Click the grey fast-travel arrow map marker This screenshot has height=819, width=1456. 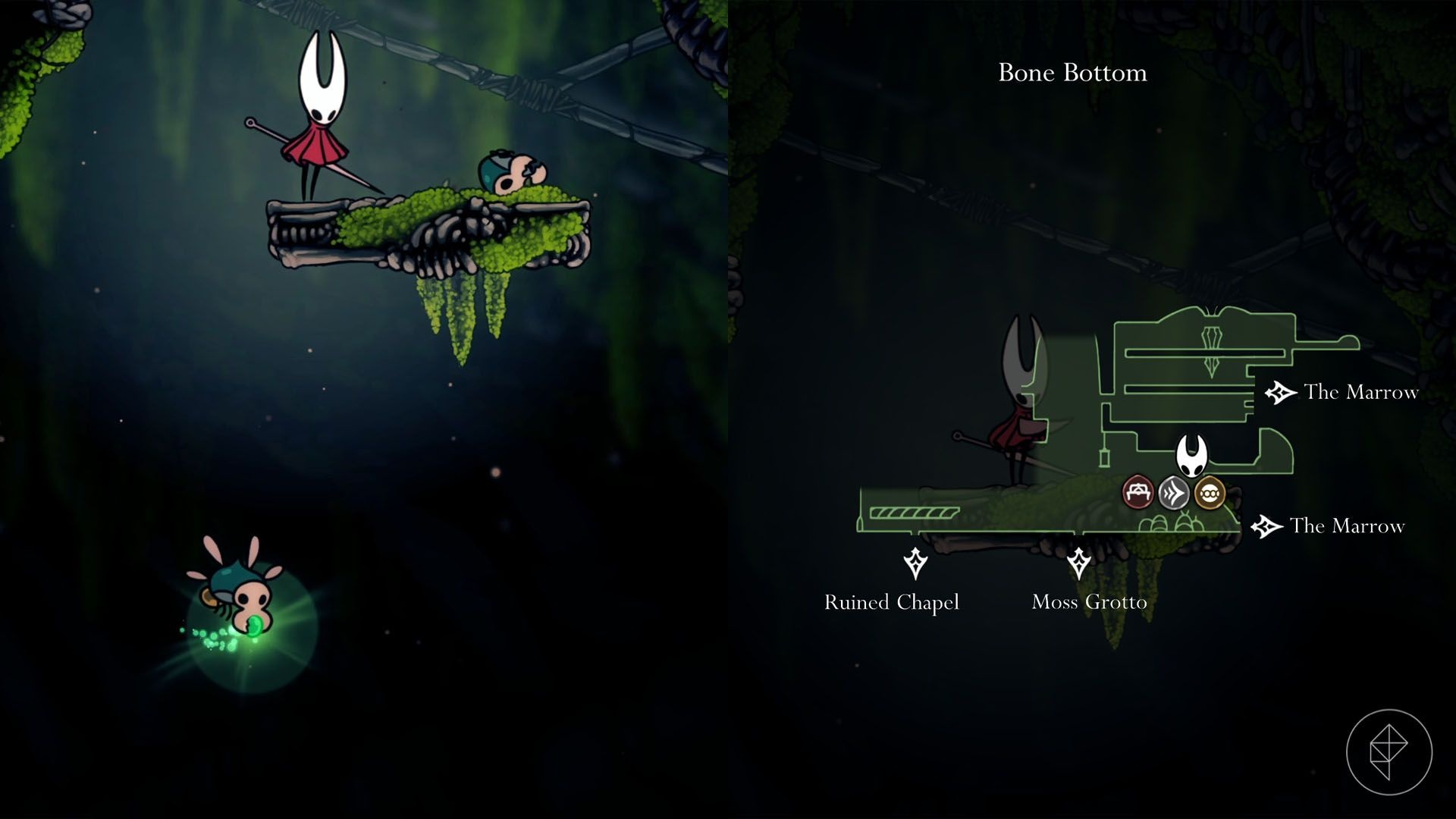tap(1173, 494)
